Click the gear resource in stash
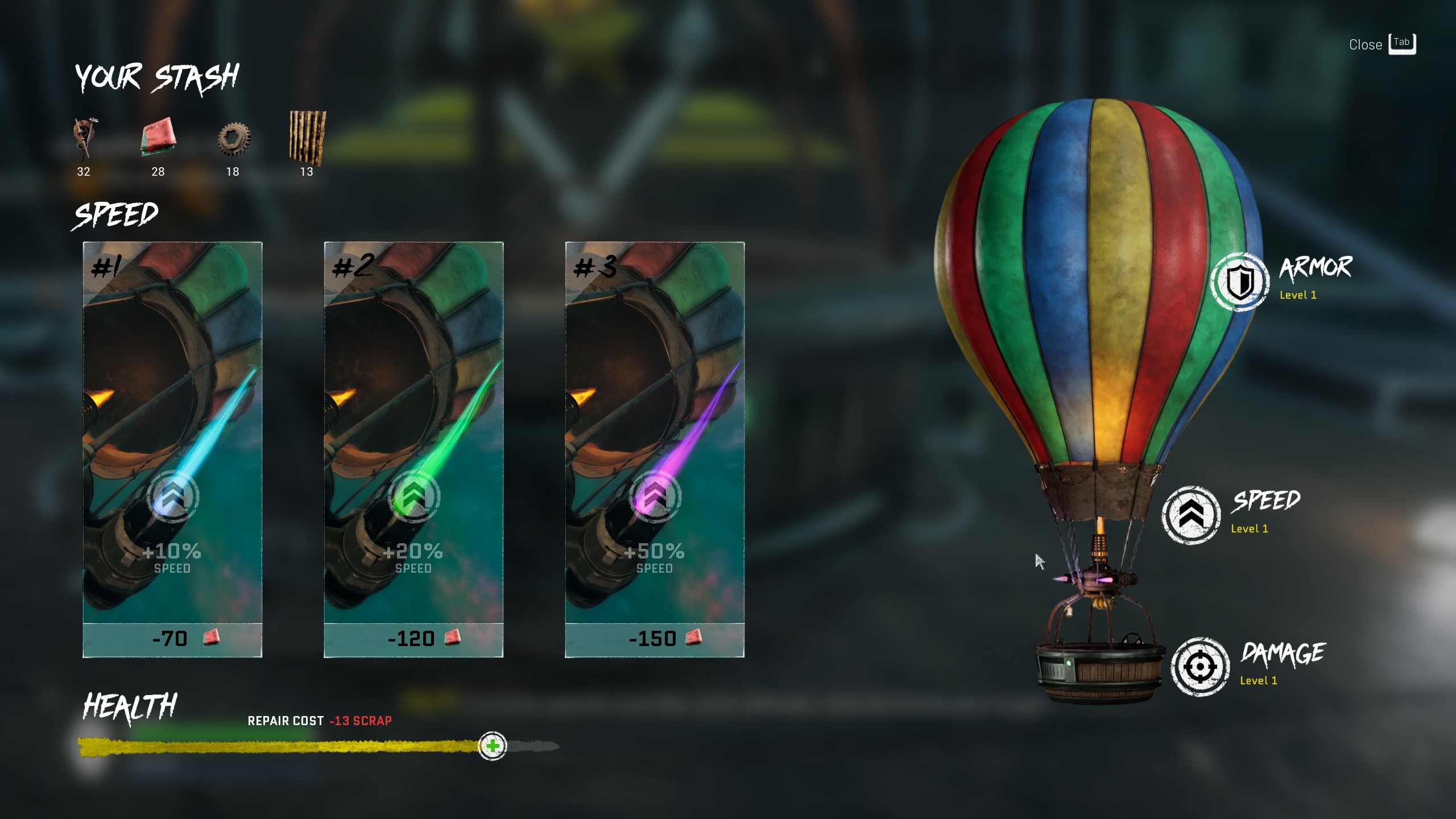This screenshot has width=1456, height=819. click(233, 138)
